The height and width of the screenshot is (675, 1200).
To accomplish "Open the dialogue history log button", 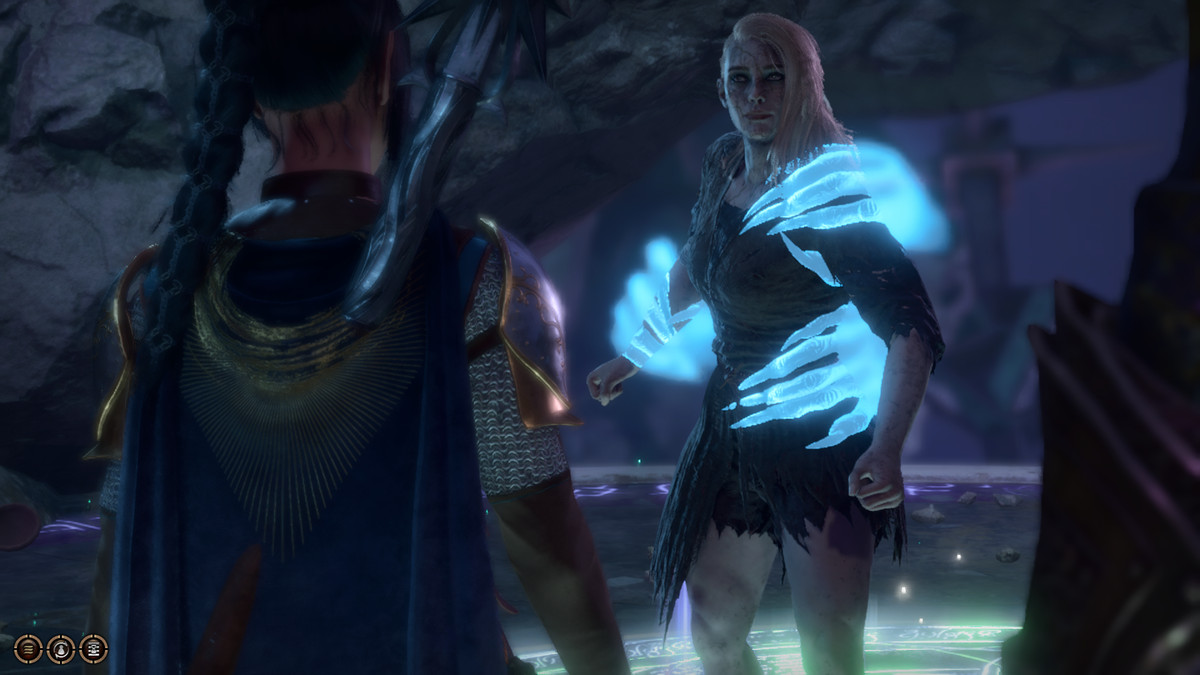I will pos(28,649).
